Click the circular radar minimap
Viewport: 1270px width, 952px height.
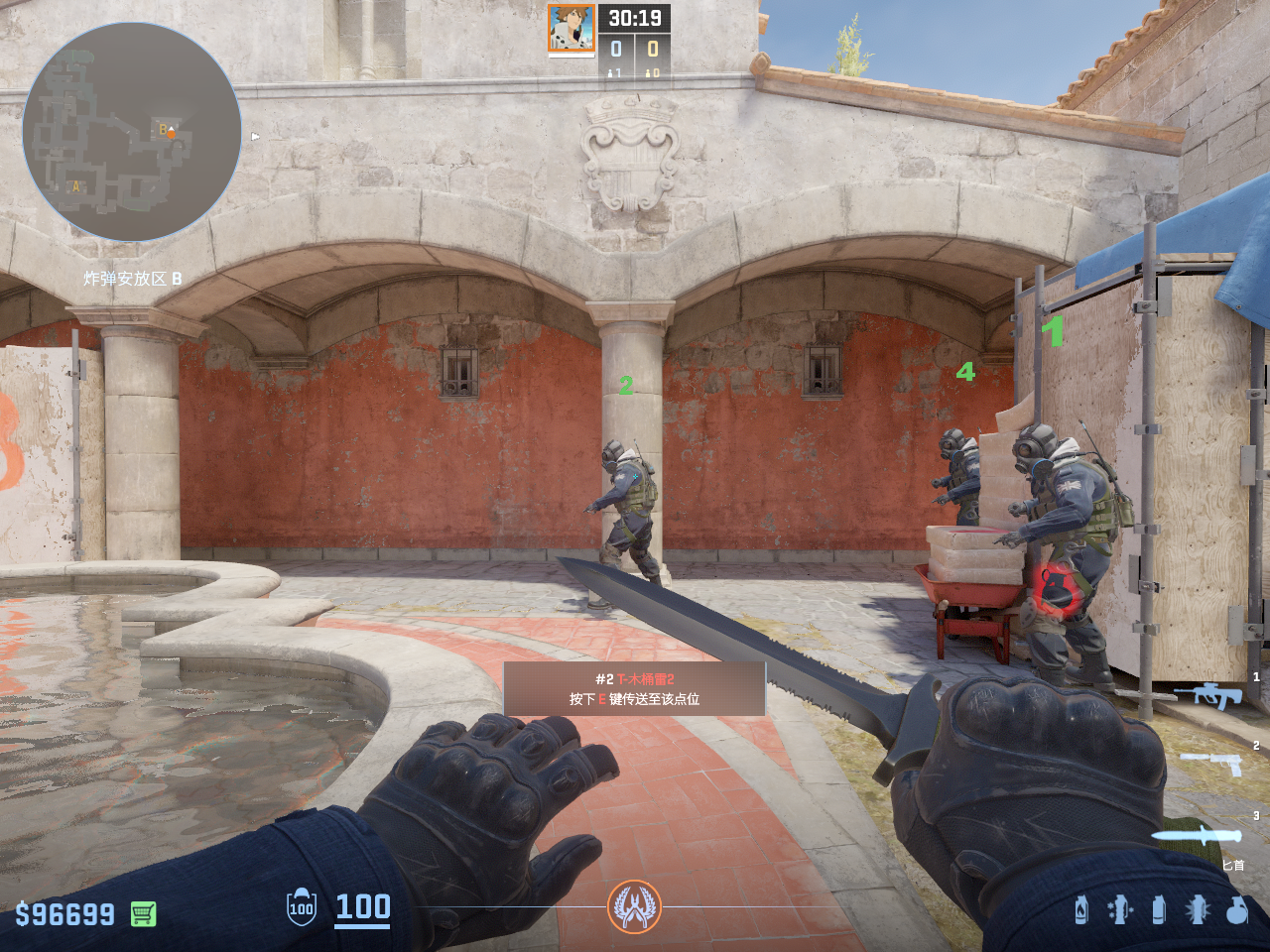click(x=132, y=132)
